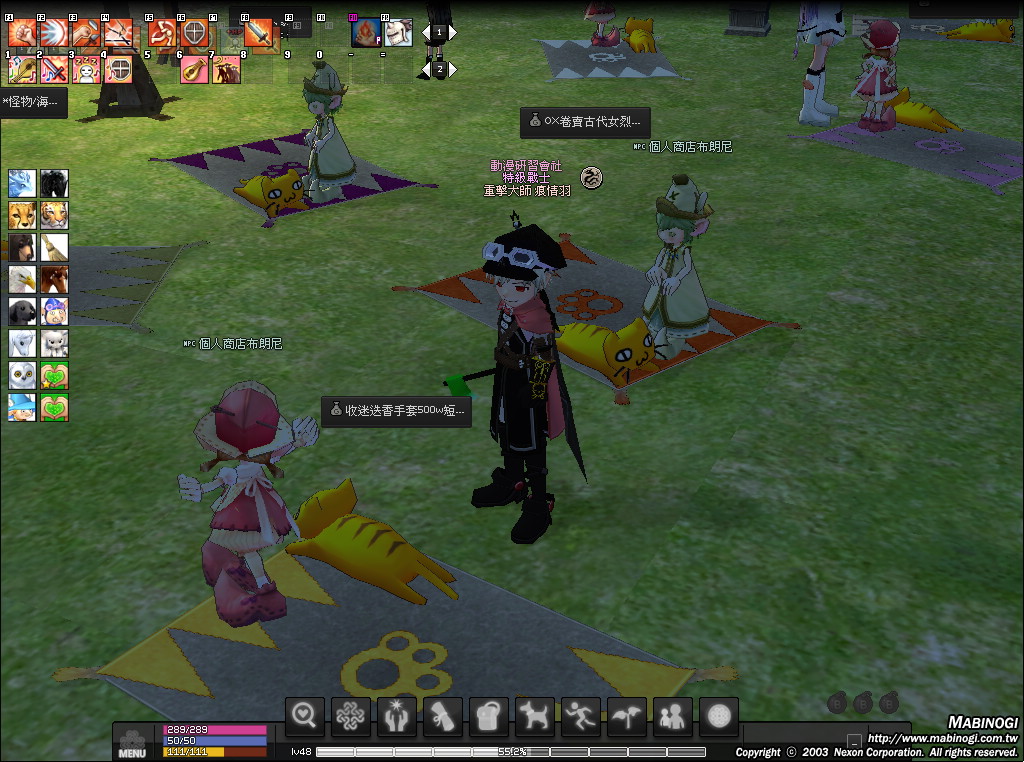Activate the fist skill on F1
This screenshot has width=1024, height=762.
pos(22,33)
